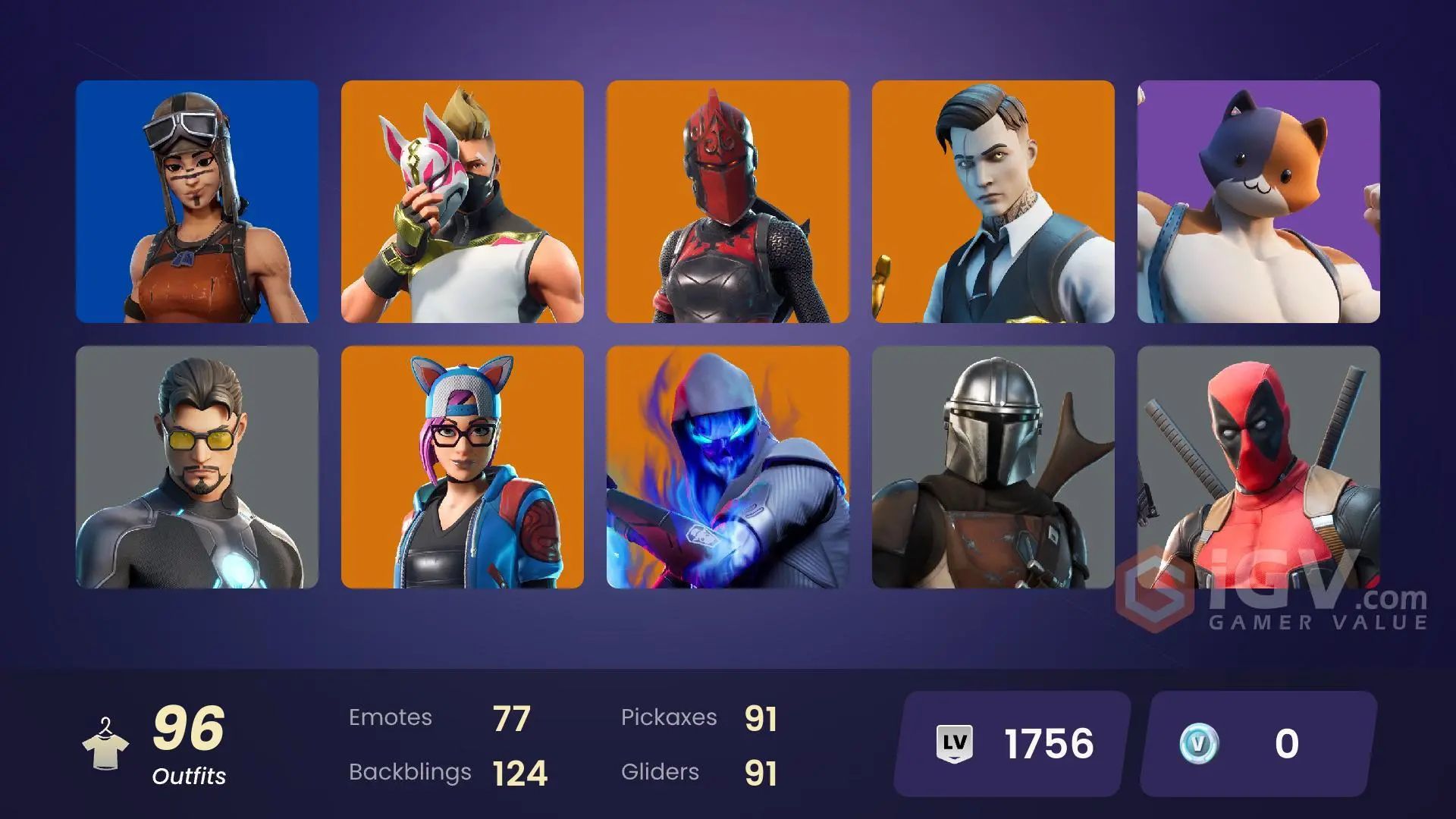1456x819 pixels.
Task: Click the Emotes label
Action: 391,717
